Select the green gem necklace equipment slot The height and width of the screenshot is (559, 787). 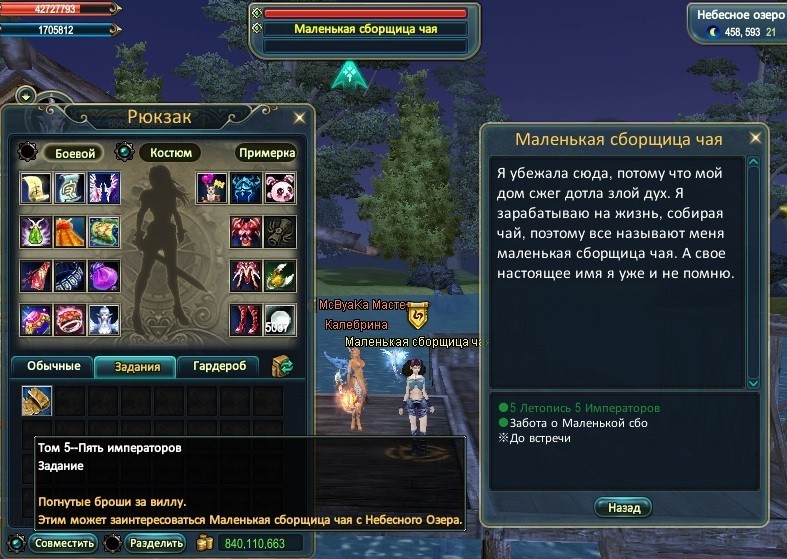point(37,232)
